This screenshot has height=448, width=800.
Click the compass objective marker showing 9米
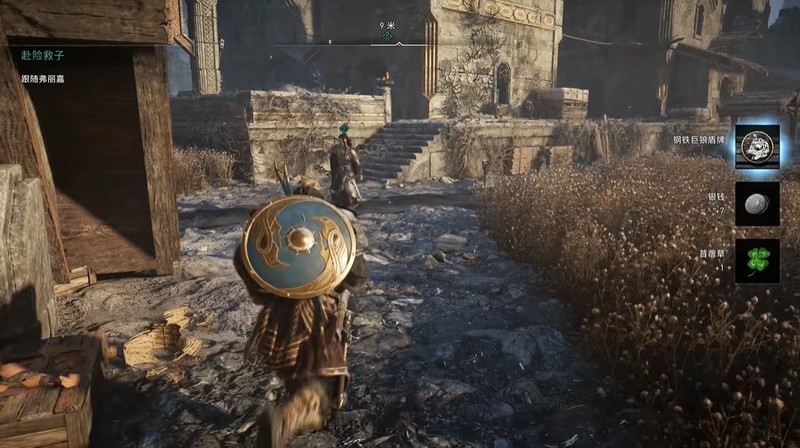coord(387,36)
